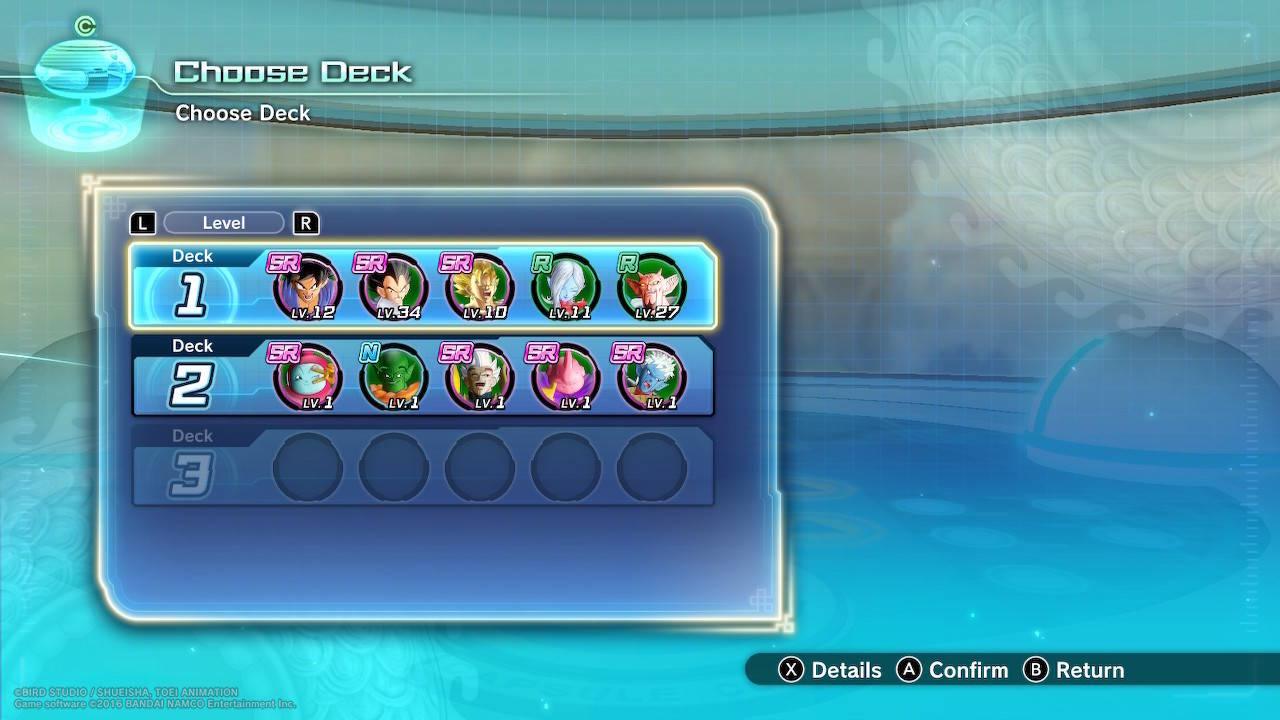Choose the blue-faced Pui Pui card
This screenshot has width=1280, height=720.
point(307,378)
